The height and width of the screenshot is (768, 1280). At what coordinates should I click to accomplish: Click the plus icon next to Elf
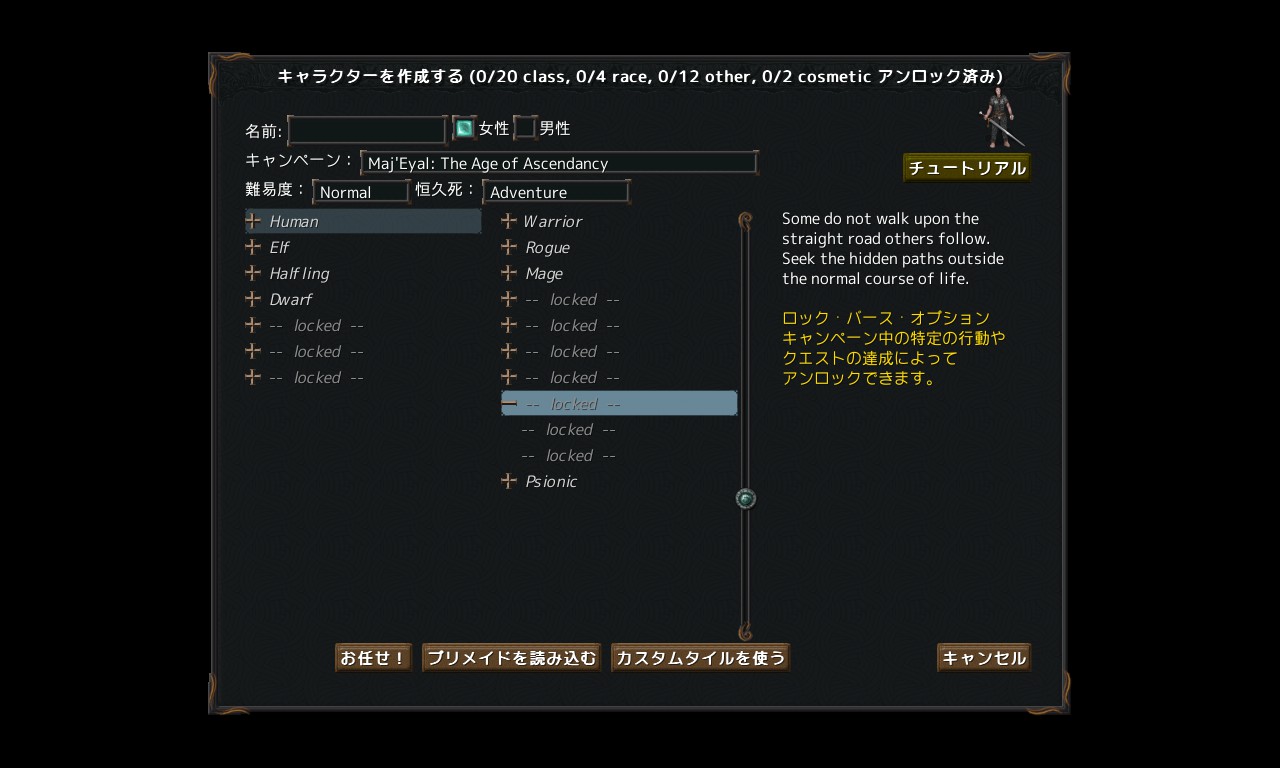click(251, 247)
